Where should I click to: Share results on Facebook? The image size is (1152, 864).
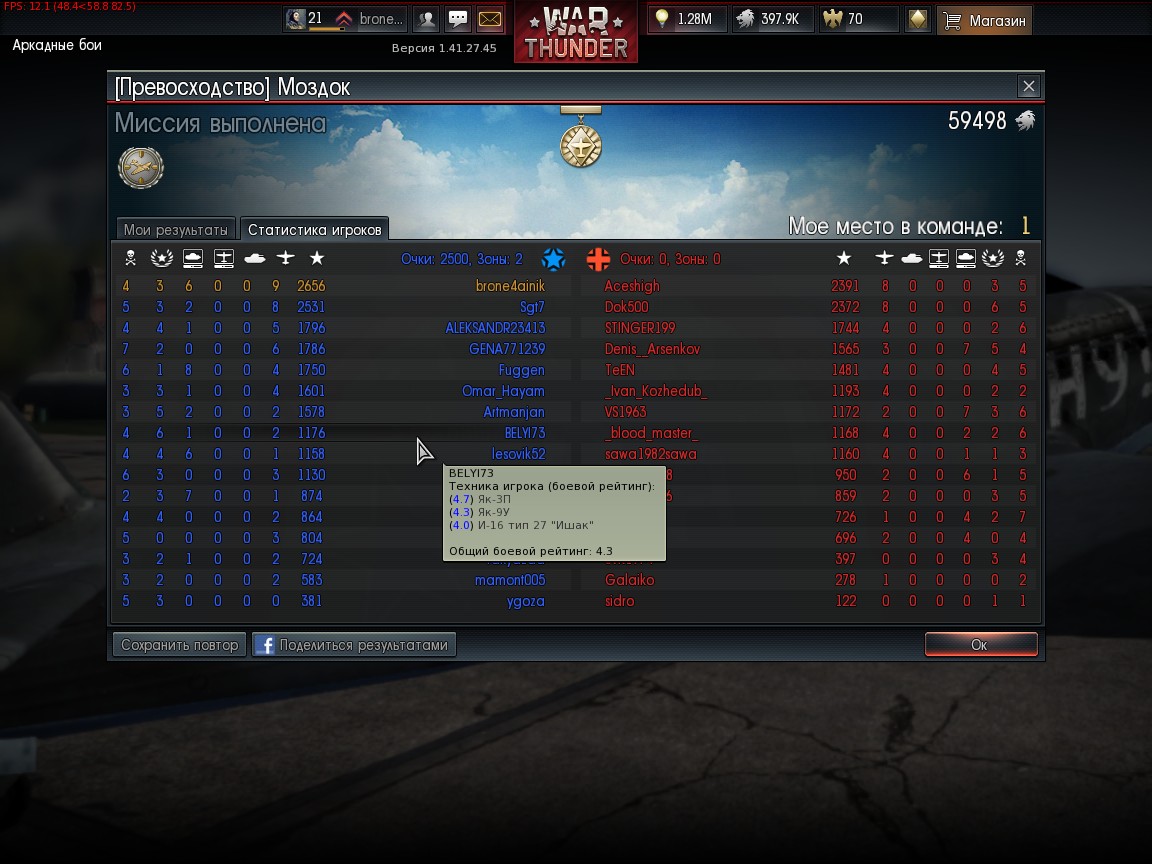click(x=354, y=645)
